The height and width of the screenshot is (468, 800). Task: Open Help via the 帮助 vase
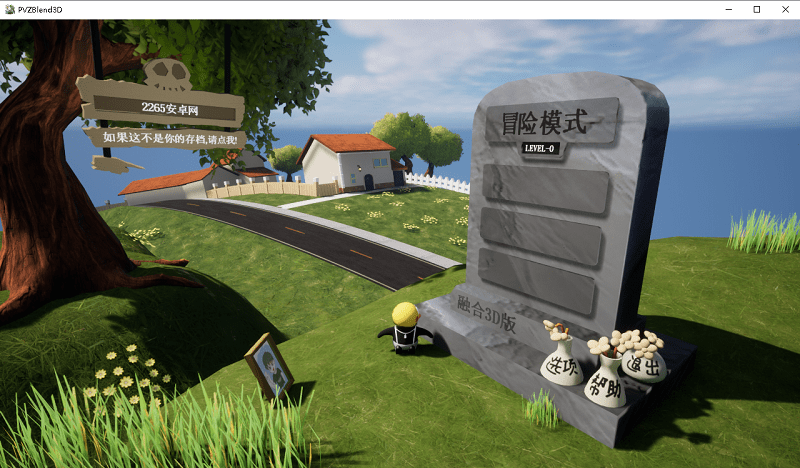(605, 389)
